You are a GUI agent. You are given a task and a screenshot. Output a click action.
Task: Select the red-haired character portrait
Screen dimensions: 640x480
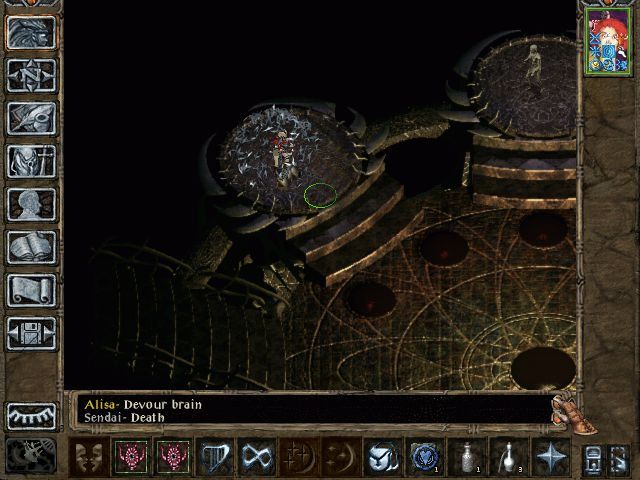click(x=608, y=44)
